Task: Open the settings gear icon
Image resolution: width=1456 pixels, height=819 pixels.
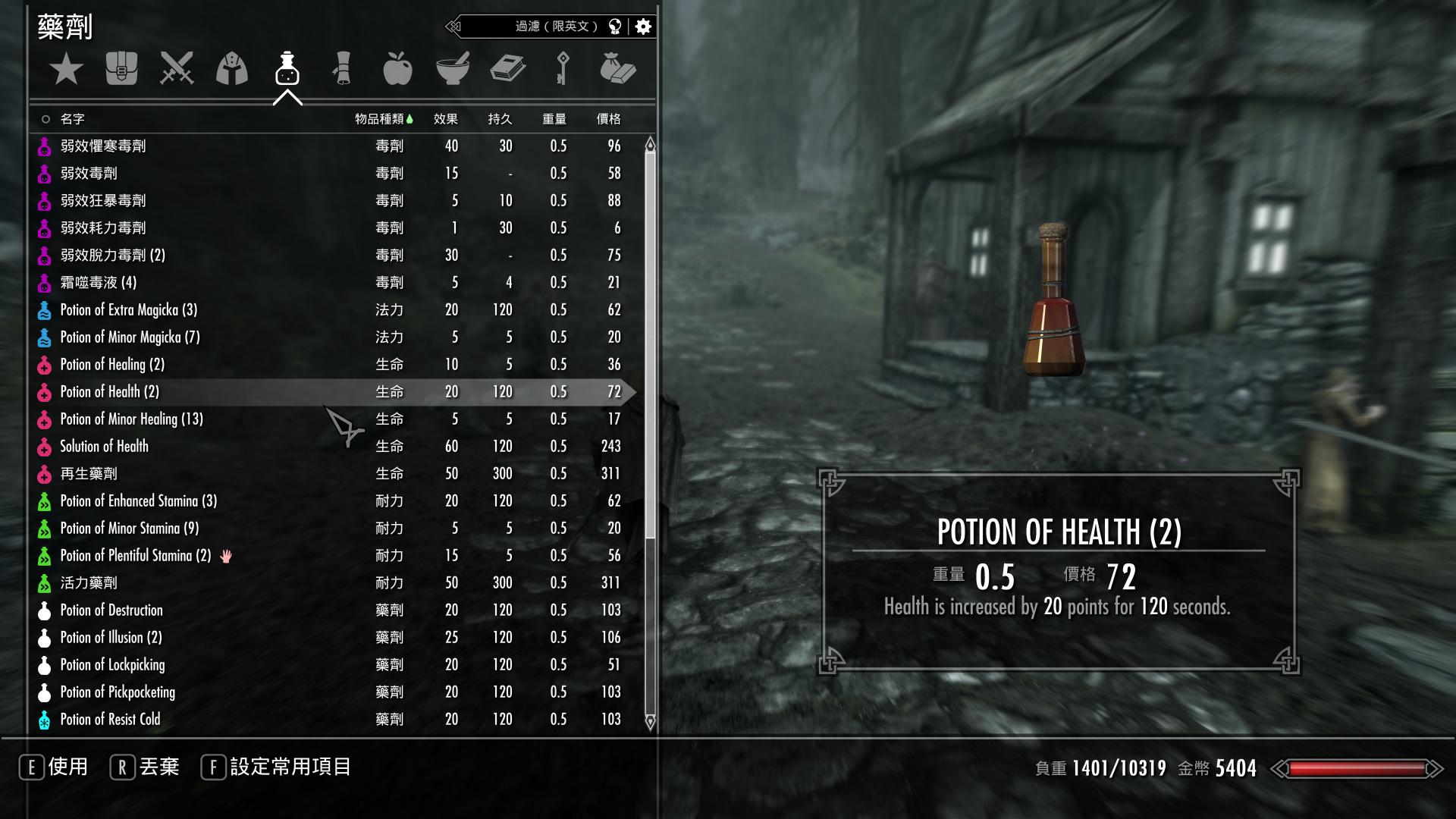Action: pyautogui.click(x=642, y=25)
